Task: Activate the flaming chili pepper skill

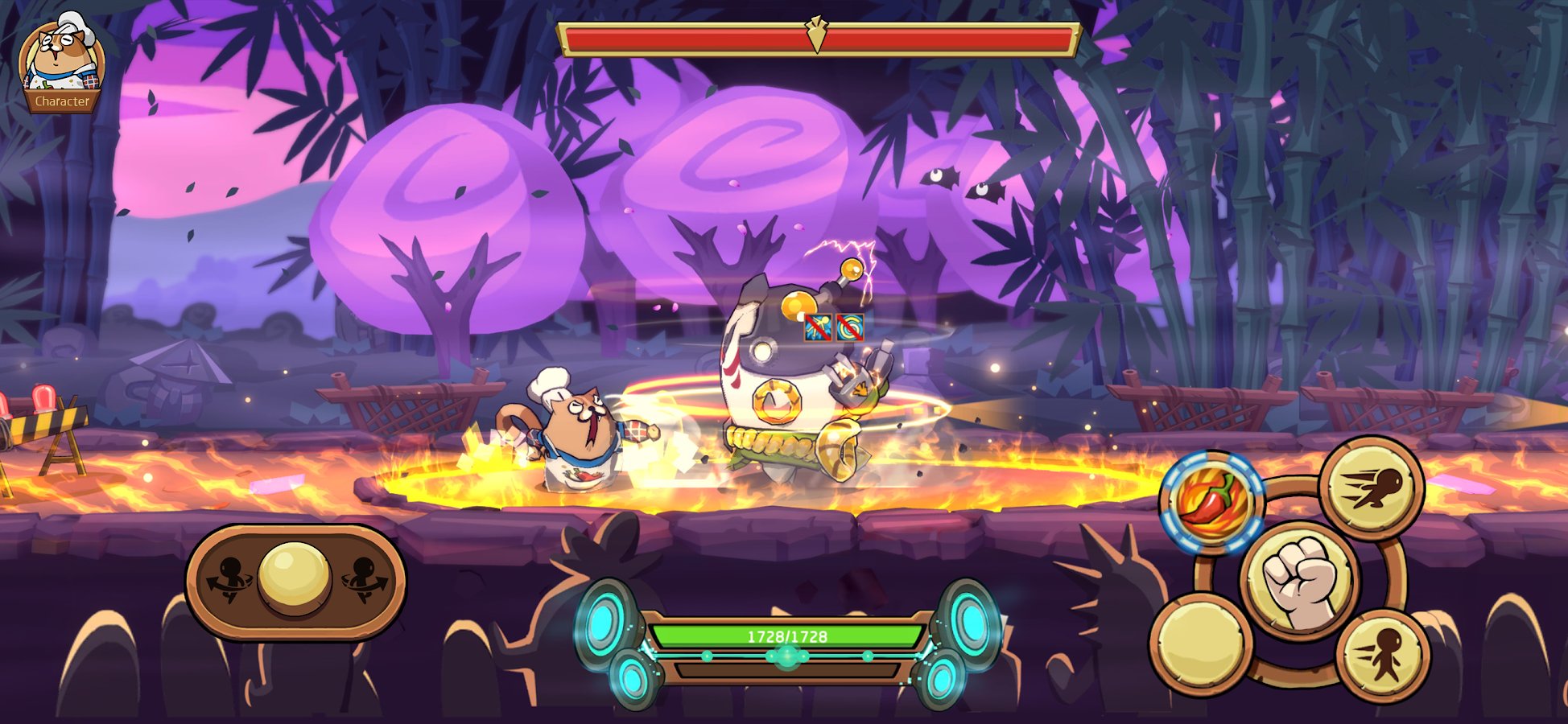Action: point(1211,501)
